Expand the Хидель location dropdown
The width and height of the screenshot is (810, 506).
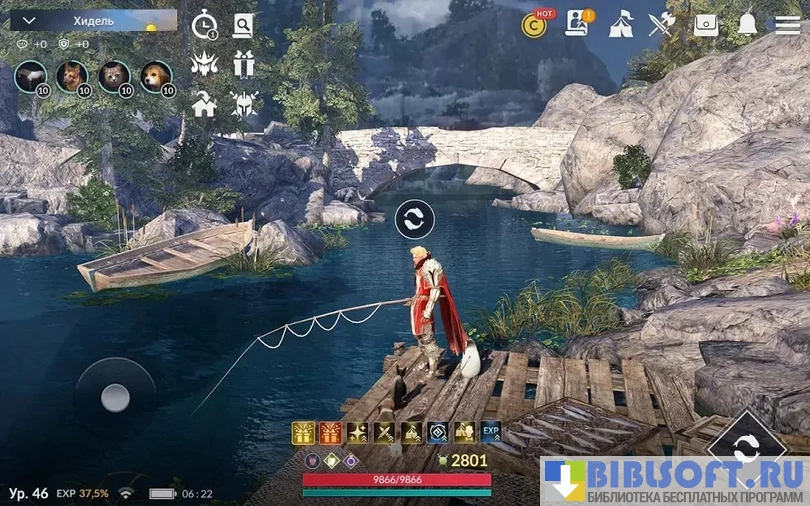pos(28,20)
